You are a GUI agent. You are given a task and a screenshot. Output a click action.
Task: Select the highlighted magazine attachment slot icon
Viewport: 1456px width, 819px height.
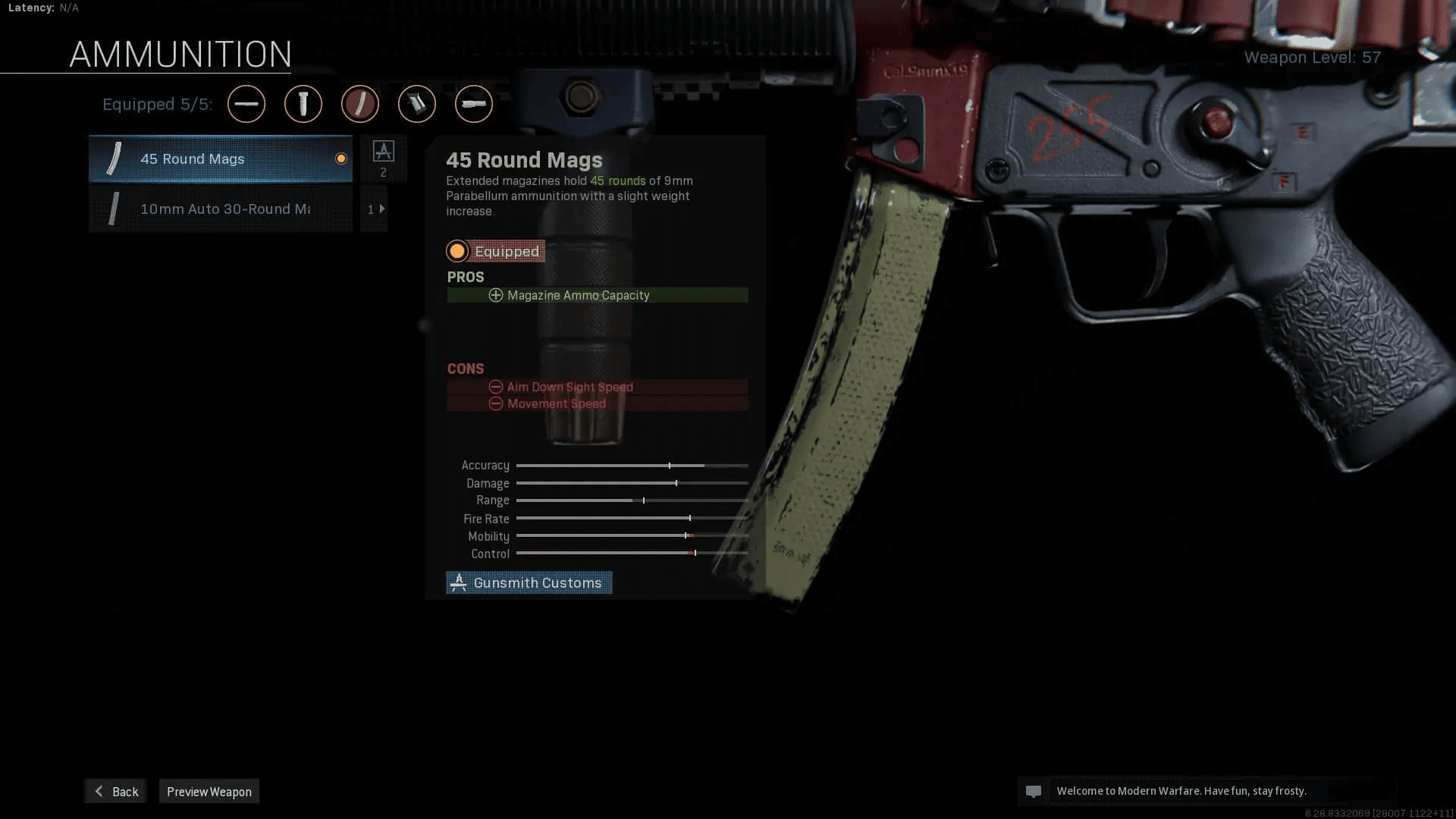[x=360, y=104]
